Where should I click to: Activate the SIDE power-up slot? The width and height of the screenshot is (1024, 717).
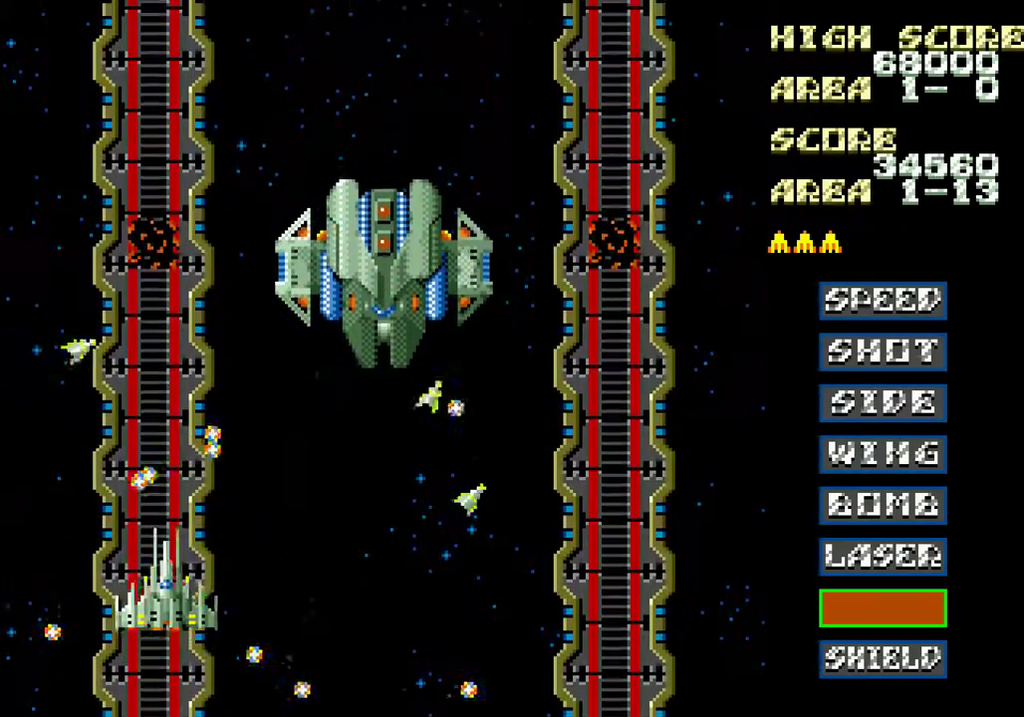(882, 403)
